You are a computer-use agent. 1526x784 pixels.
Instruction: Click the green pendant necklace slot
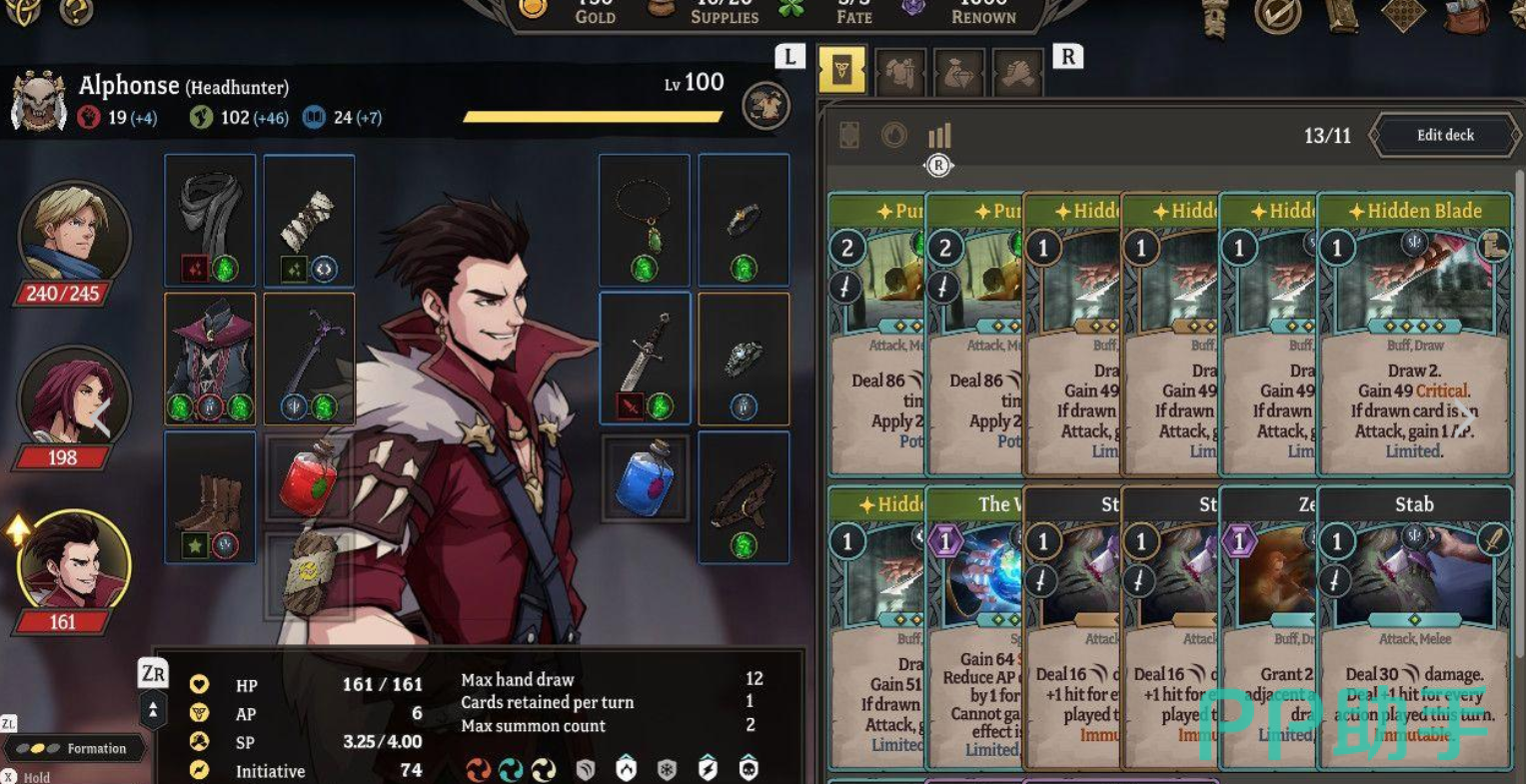pyautogui.click(x=645, y=220)
